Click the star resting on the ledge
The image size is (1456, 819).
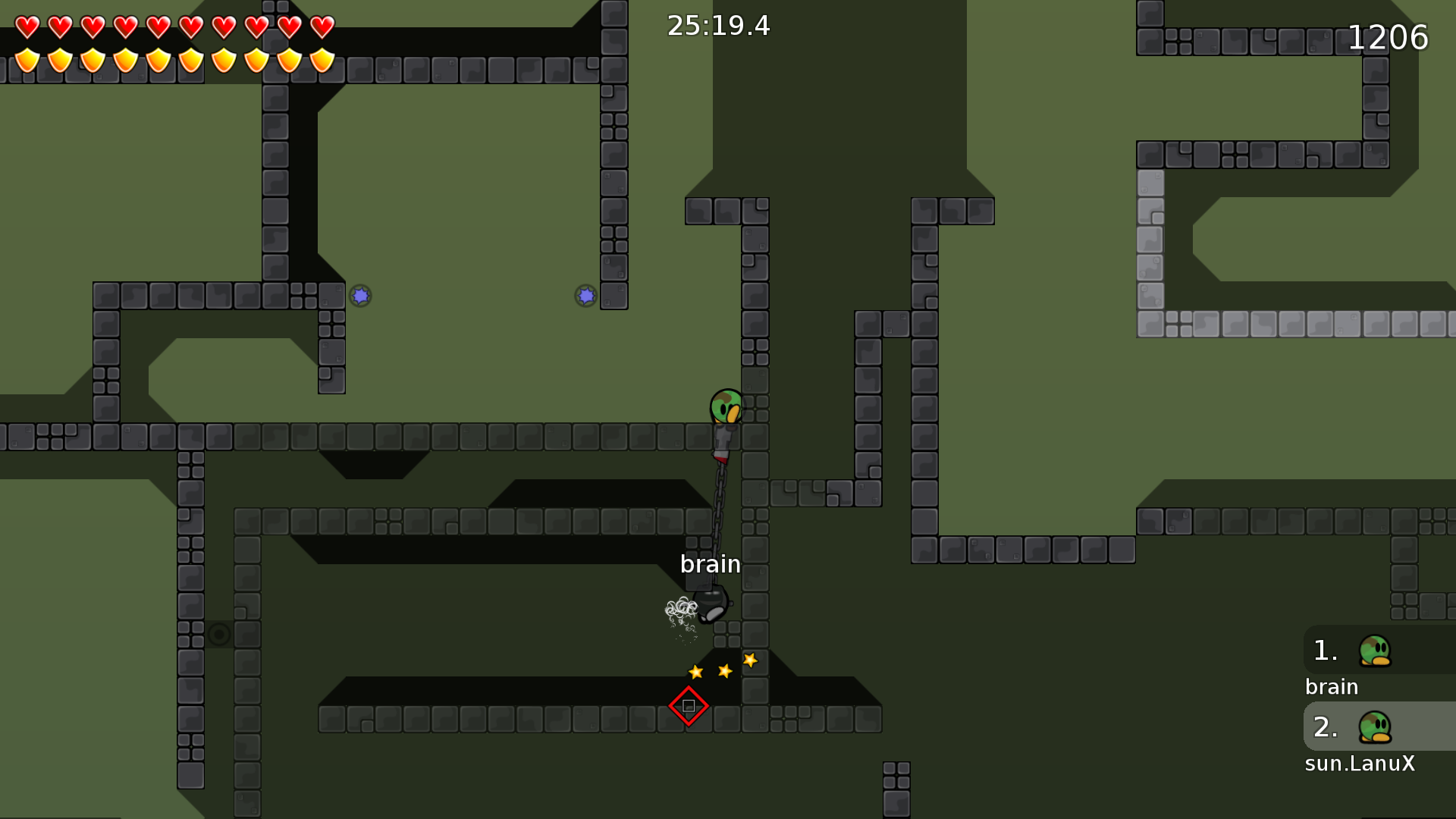[751, 661]
